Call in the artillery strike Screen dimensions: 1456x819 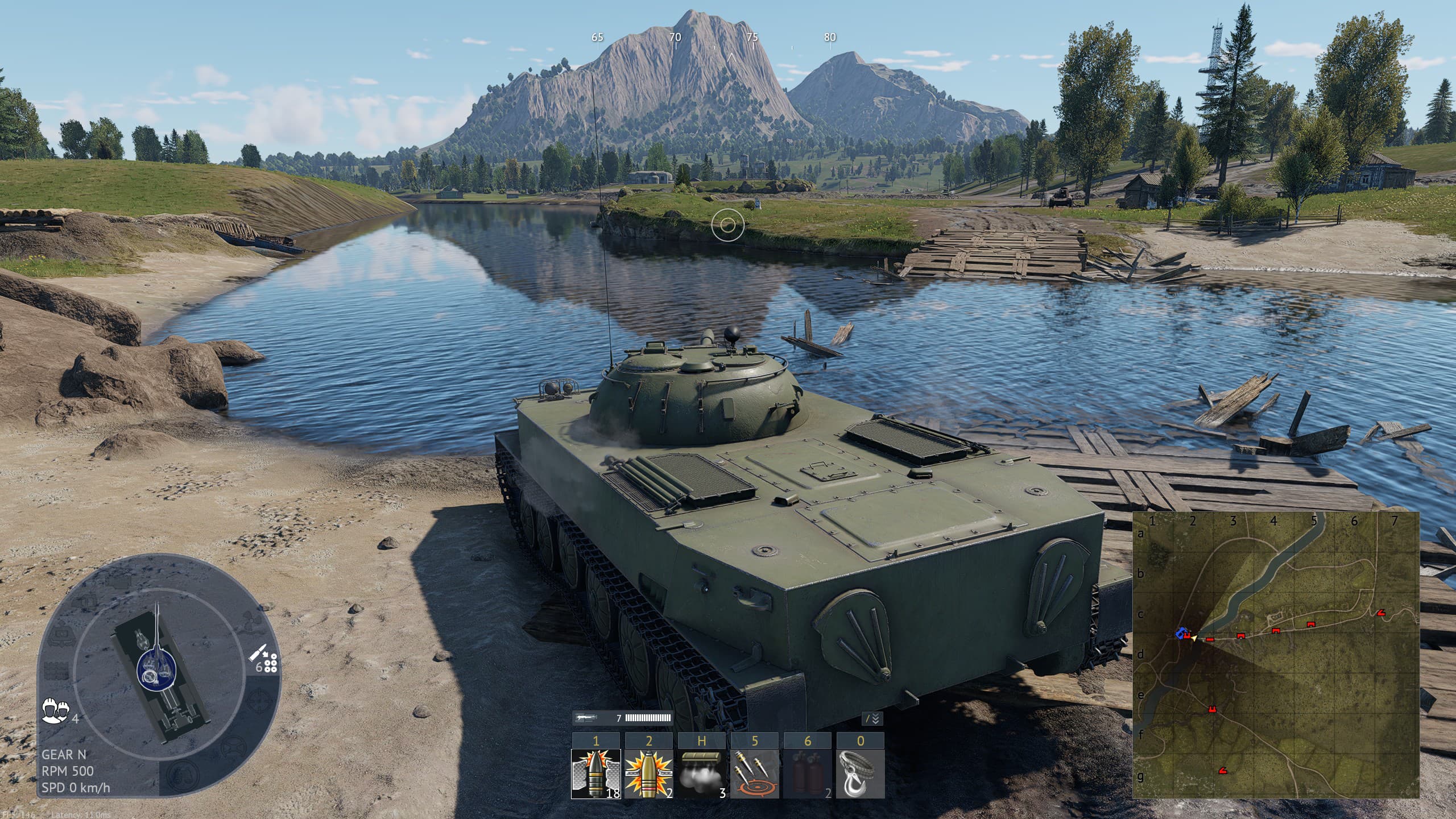tap(754, 773)
